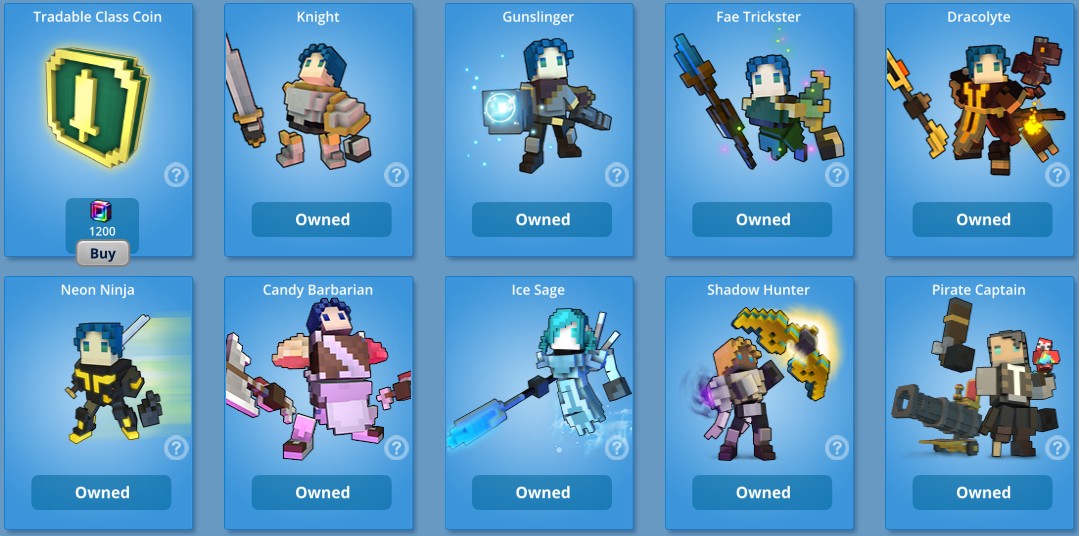Show the Knight class info question mark
The image size is (1079, 536).
tap(397, 175)
